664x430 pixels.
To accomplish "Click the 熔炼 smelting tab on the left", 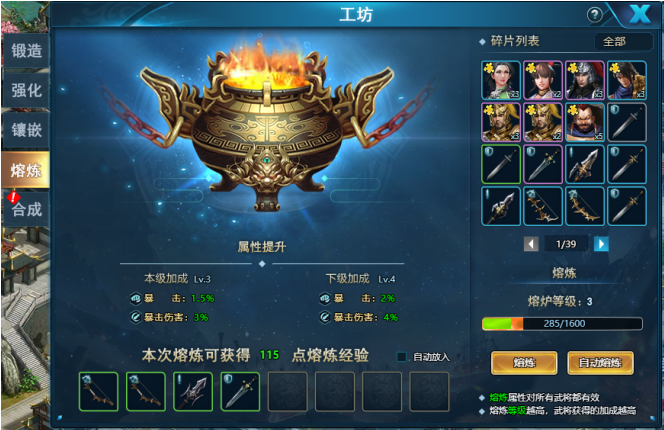I will coord(24,170).
